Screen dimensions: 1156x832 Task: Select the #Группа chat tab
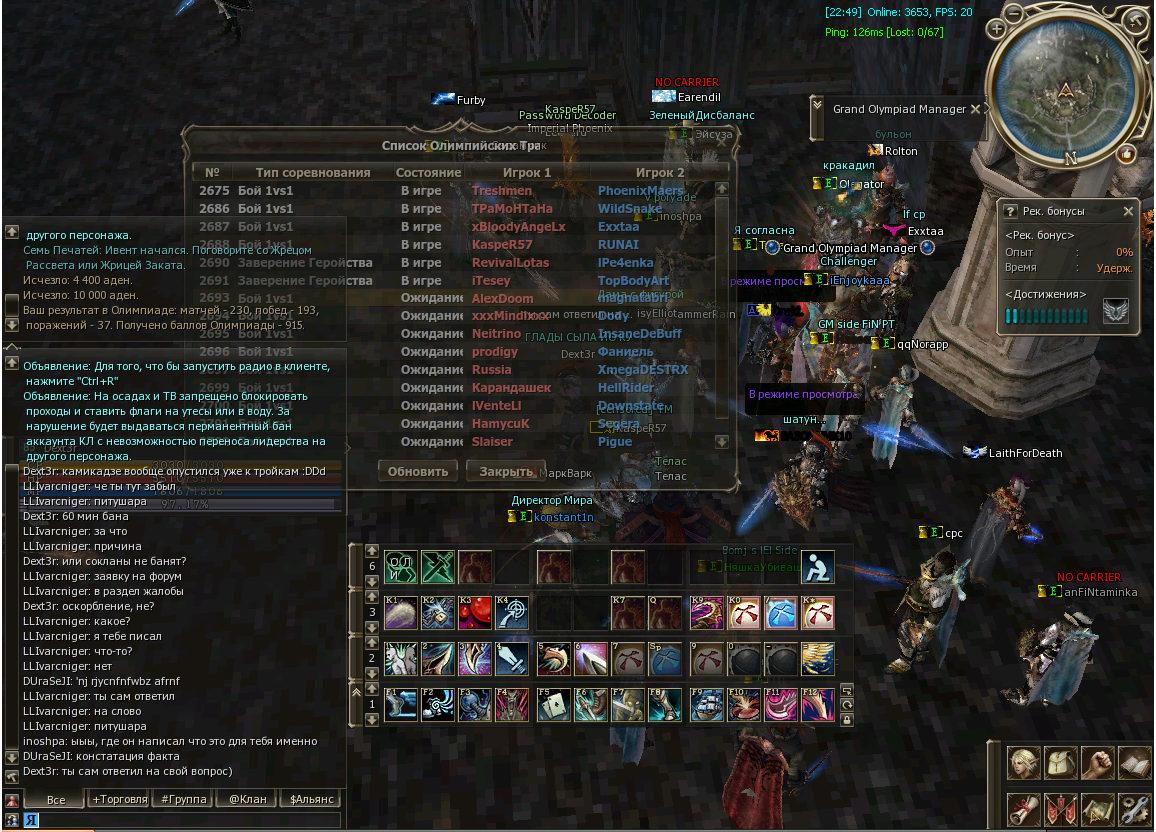pyautogui.click(x=184, y=799)
